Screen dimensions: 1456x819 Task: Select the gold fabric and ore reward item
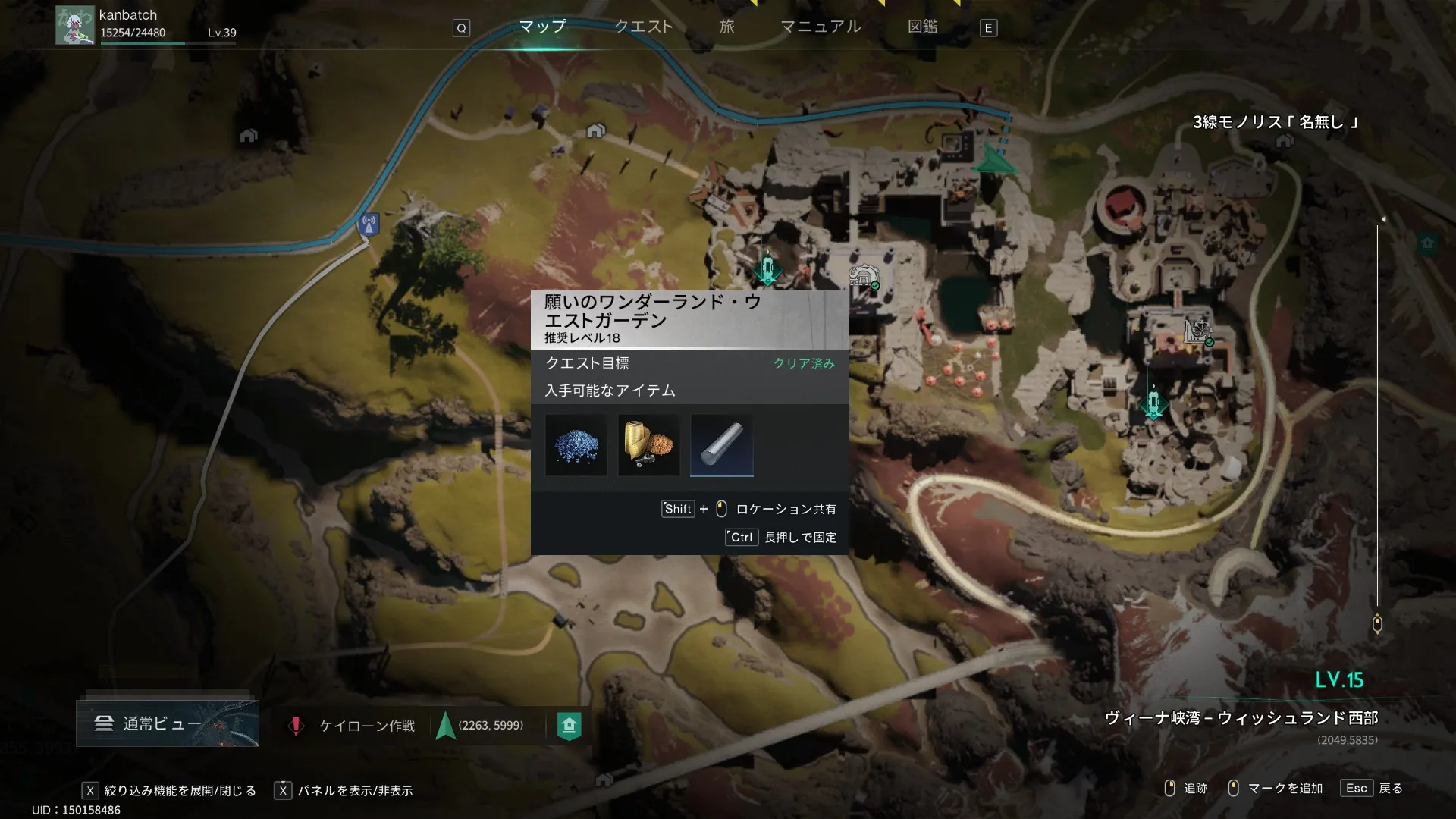pyautogui.click(x=648, y=445)
